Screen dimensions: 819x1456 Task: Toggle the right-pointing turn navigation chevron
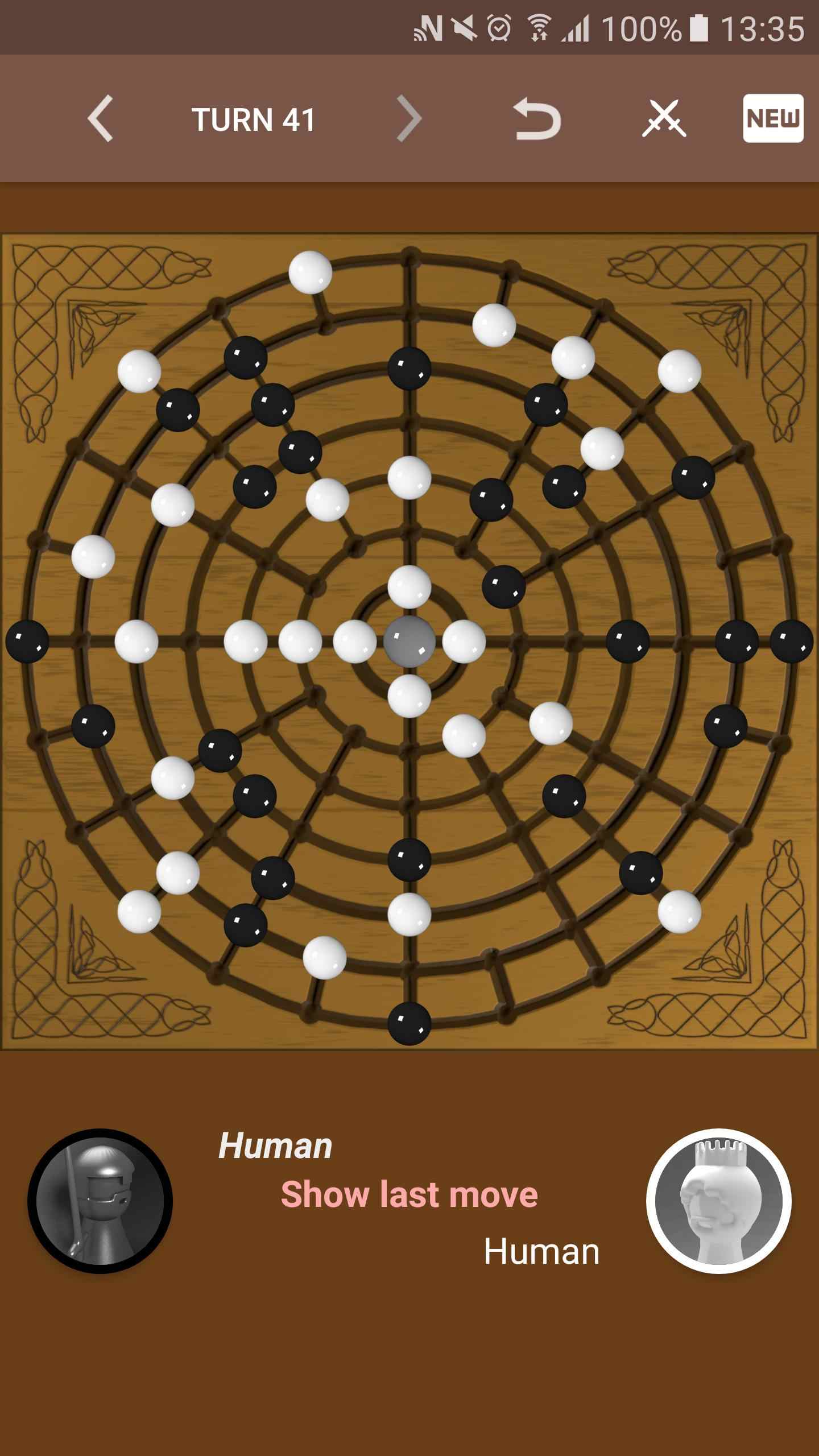point(408,119)
